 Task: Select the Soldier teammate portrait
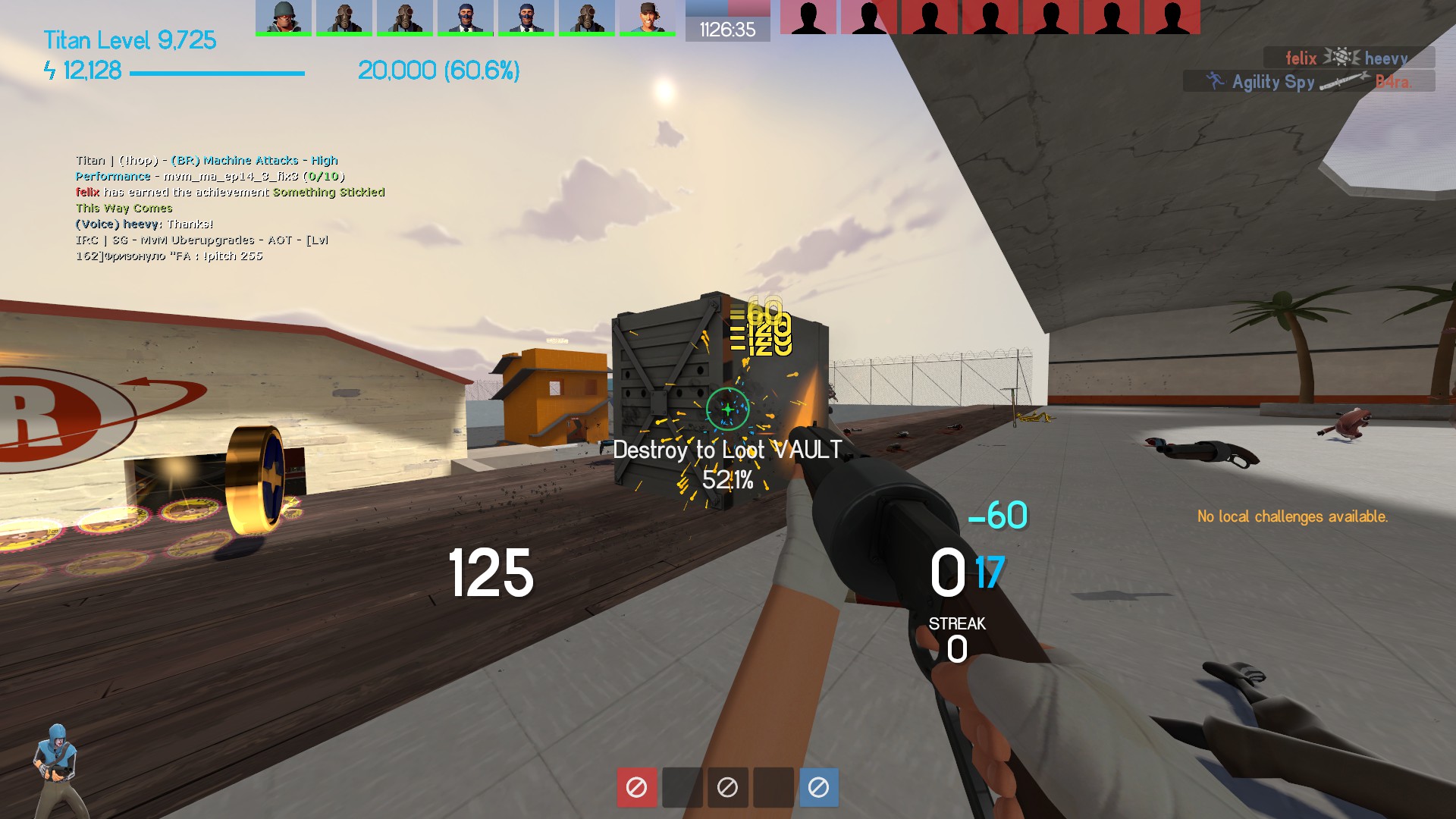coord(283,17)
